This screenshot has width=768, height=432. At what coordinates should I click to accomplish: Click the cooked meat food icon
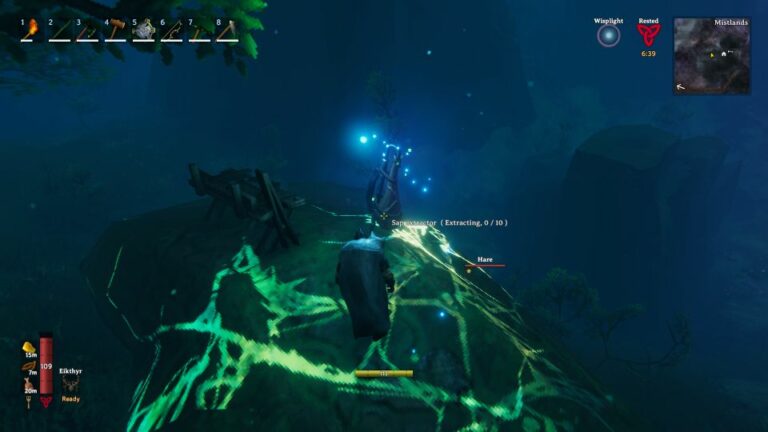pyautogui.click(x=29, y=384)
